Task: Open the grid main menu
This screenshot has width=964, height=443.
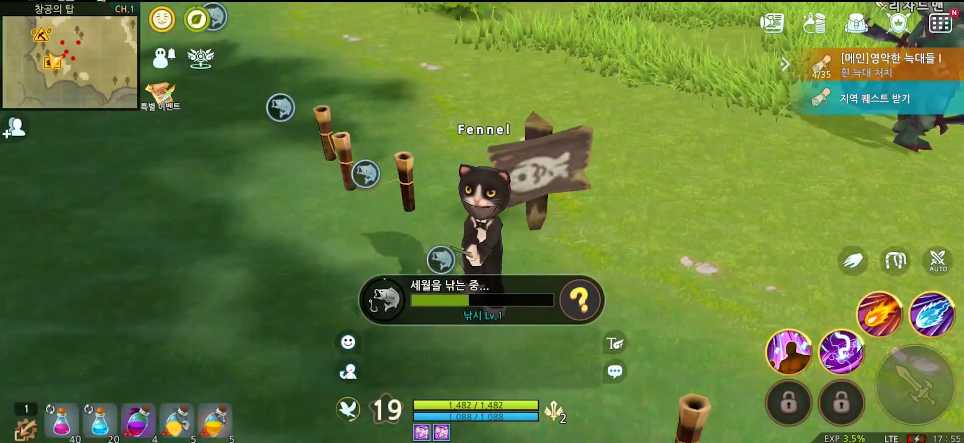Action: [x=940, y=22]
